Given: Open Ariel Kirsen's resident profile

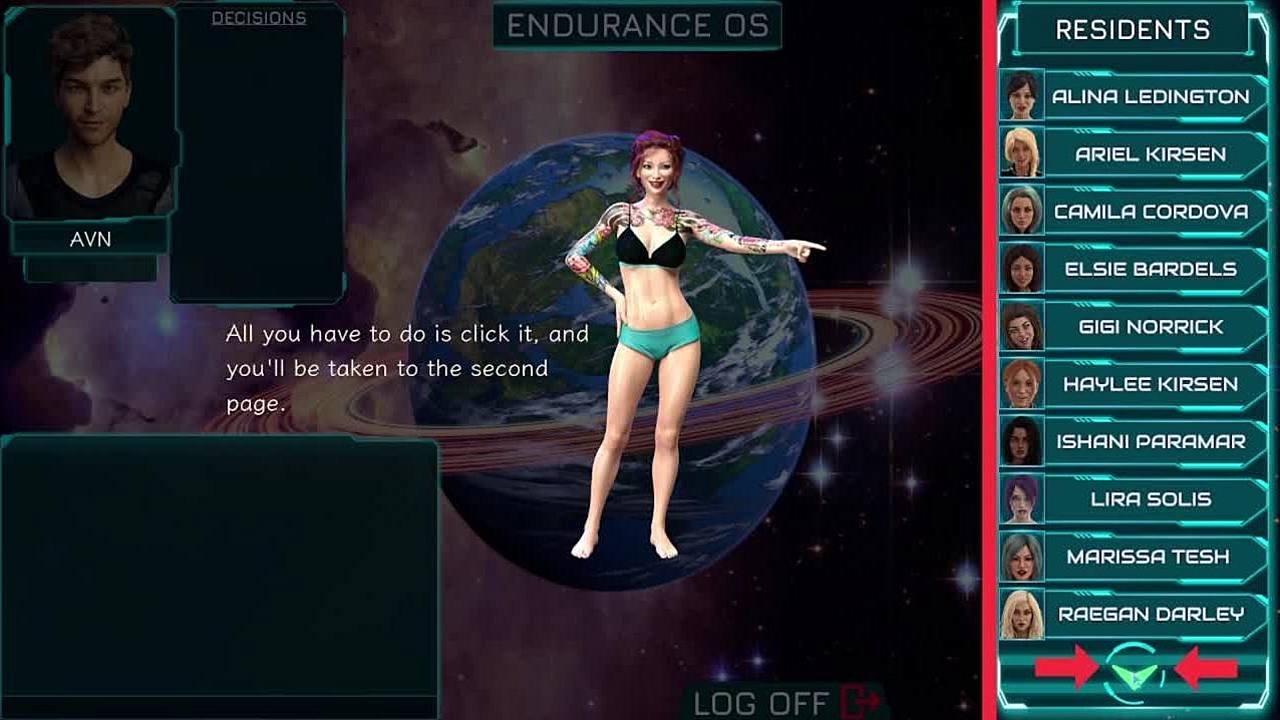Looking at the screenshot, I should tap(1150, 154).
